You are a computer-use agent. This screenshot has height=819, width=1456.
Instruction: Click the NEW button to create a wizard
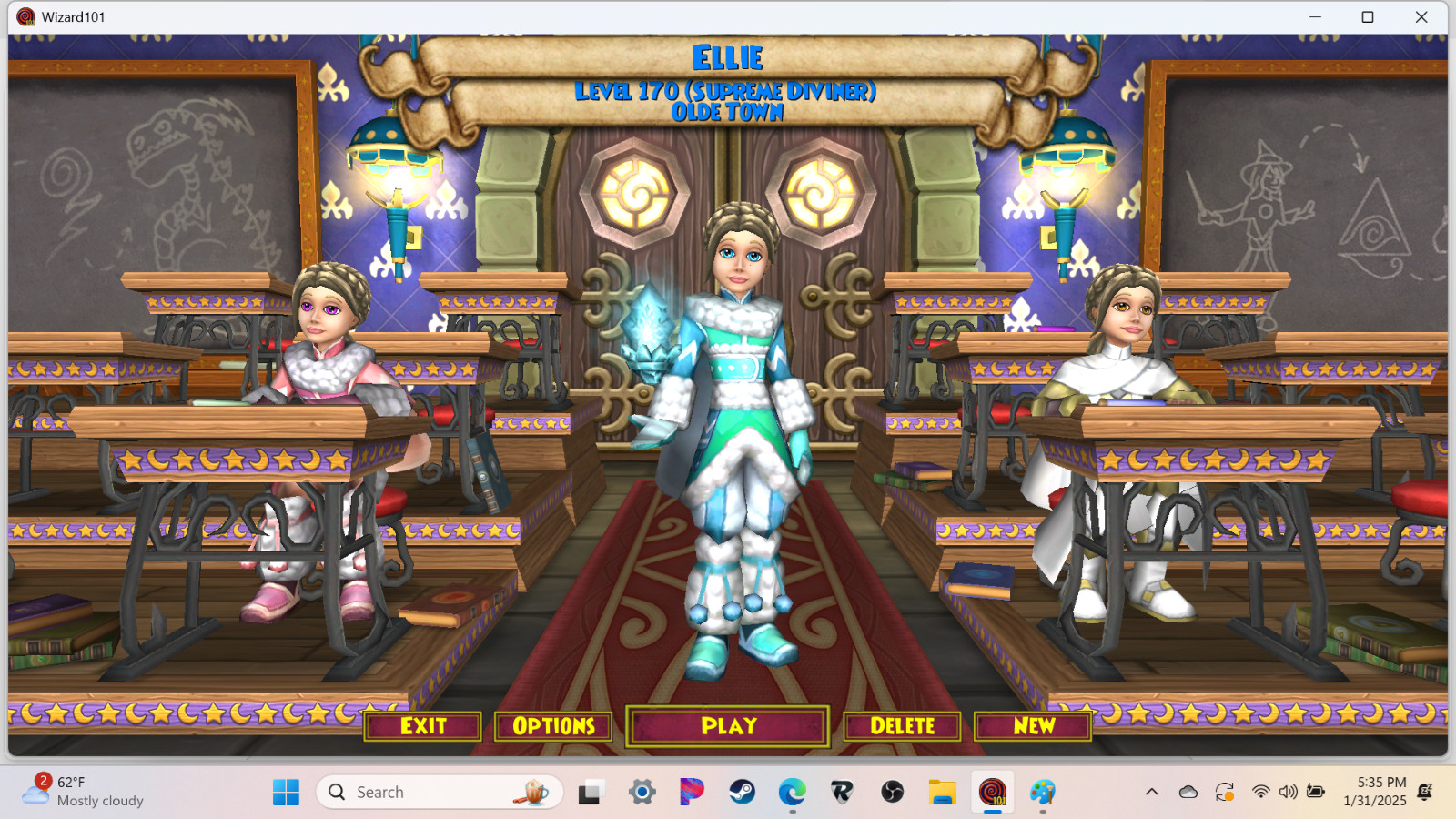(1033, 726)
